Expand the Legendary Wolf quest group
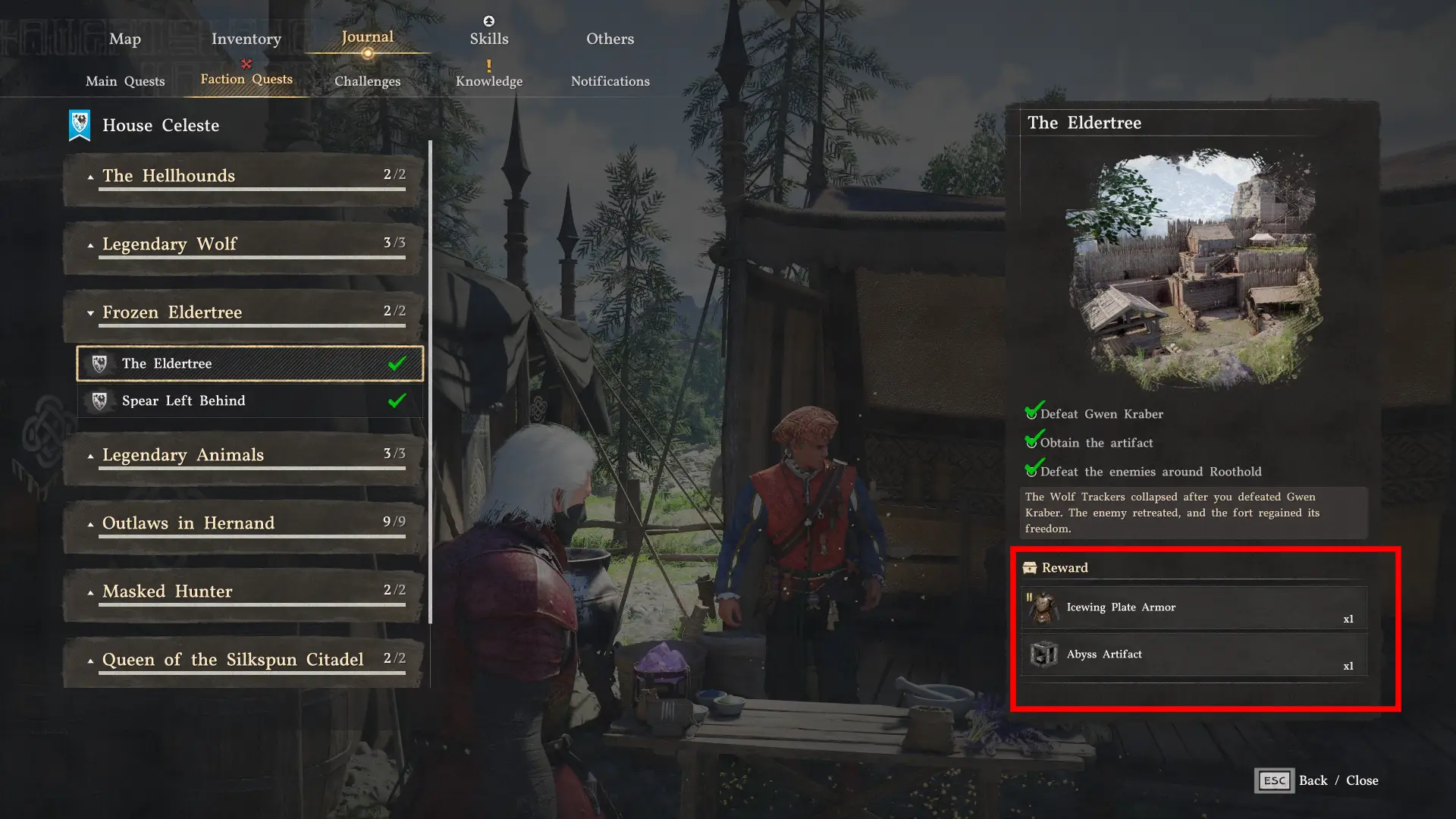 [x=243, y=245]
